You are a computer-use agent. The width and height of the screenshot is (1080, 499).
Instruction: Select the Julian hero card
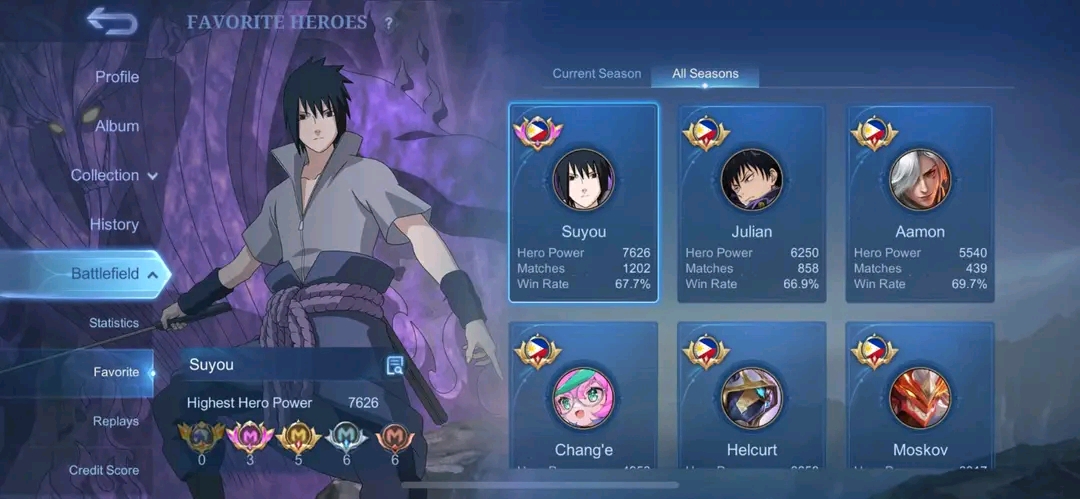(x=752, y=202)
